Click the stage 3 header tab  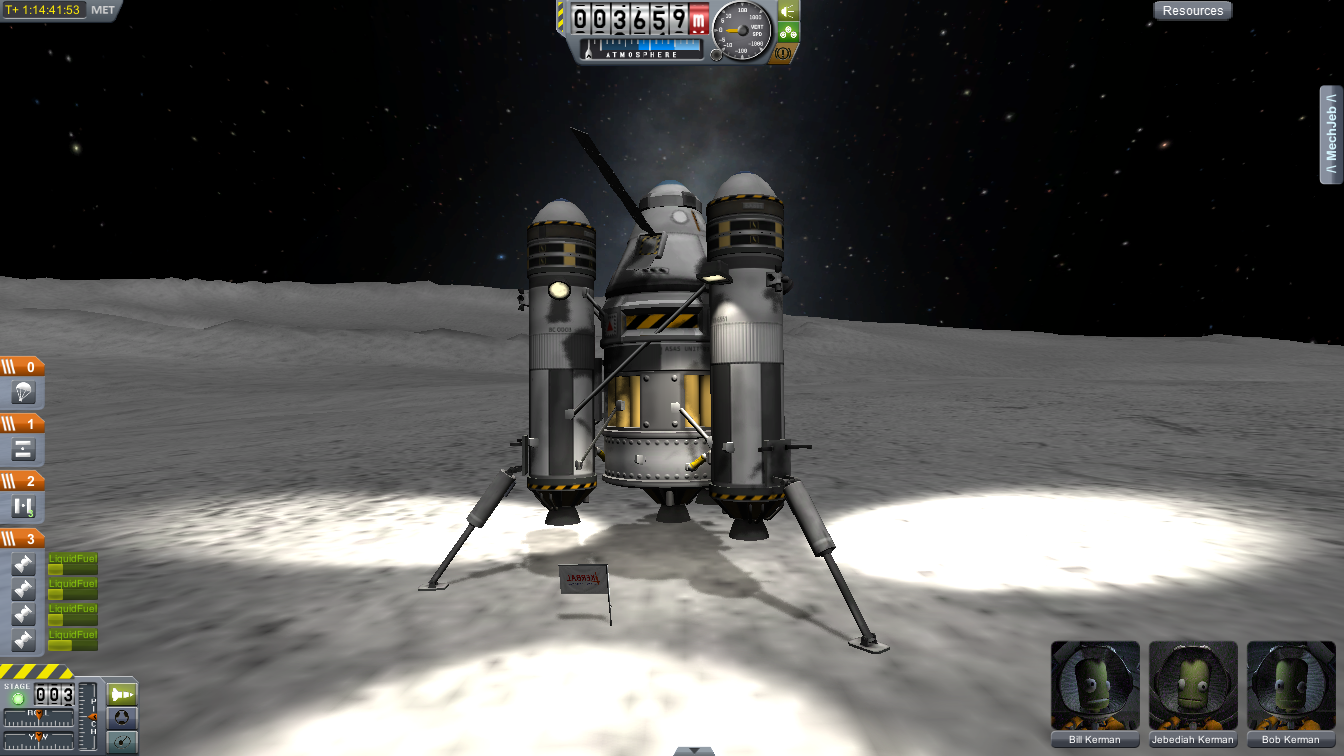click(x=22, y=539)
